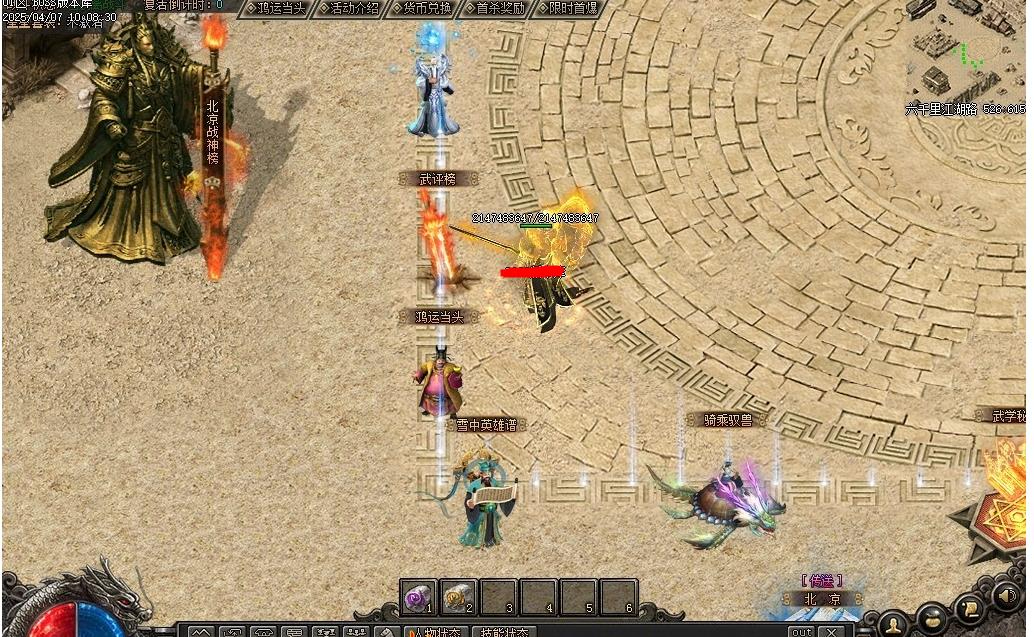Image resolution: width=1034 pixels, height=637 pixels.
Task: Click the 'out' button on the bottom bar
Action: [801, 632]
